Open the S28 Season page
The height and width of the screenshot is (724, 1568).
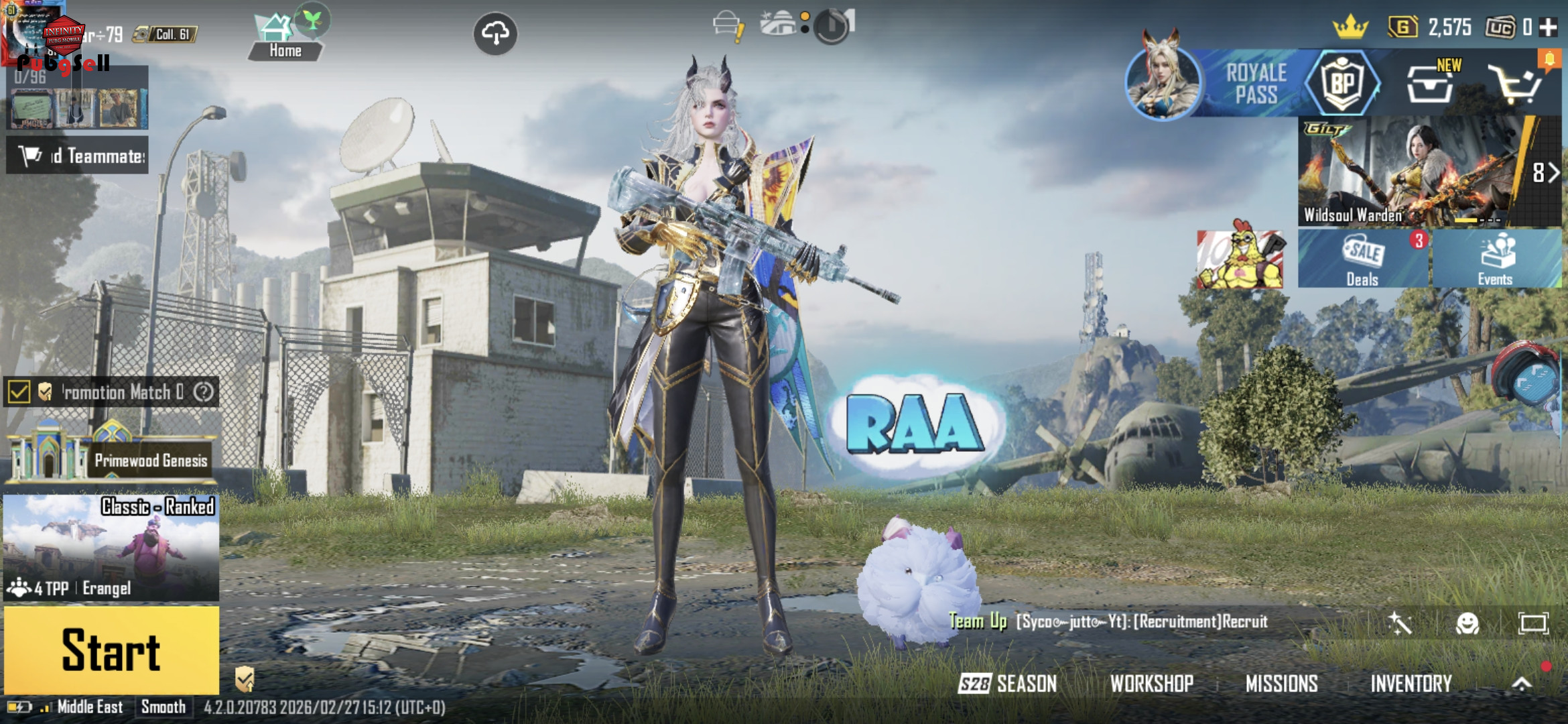click(x=1008, y=683)
